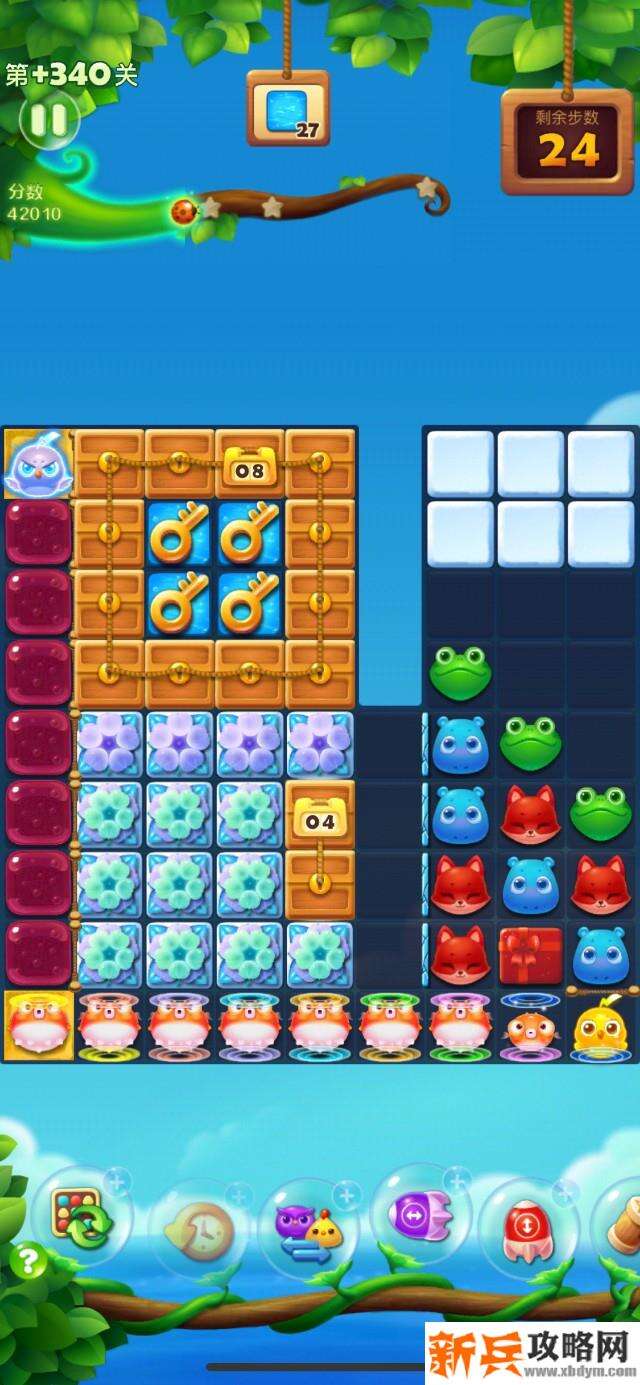Click the locked chest tile labeled 04

(x=320, y=815)
